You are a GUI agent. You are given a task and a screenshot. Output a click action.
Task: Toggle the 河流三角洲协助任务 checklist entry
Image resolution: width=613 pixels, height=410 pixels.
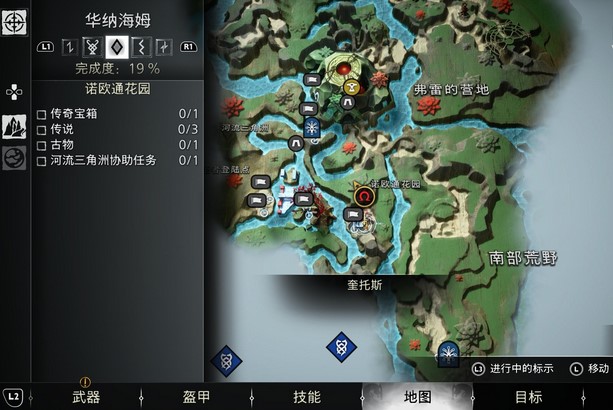pyautogui.click(x=42, y=160)
